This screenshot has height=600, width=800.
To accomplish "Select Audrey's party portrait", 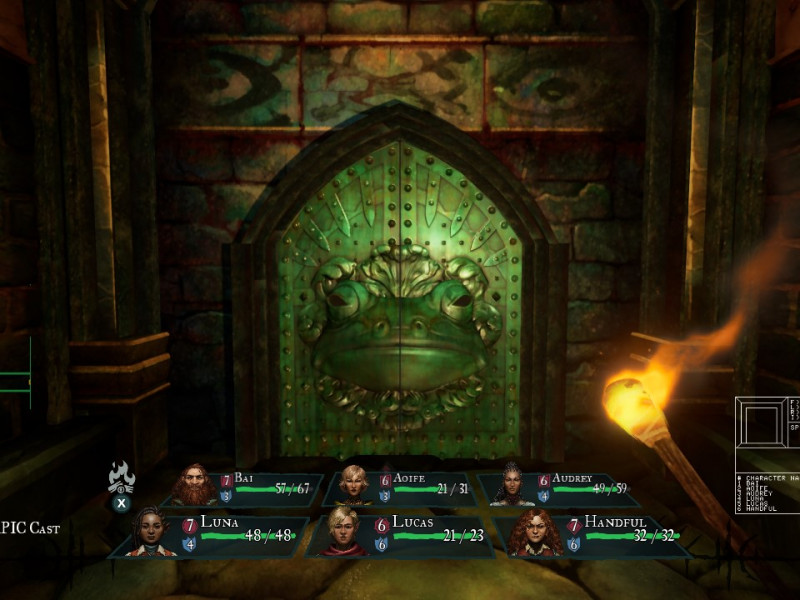I will [510, 485].
